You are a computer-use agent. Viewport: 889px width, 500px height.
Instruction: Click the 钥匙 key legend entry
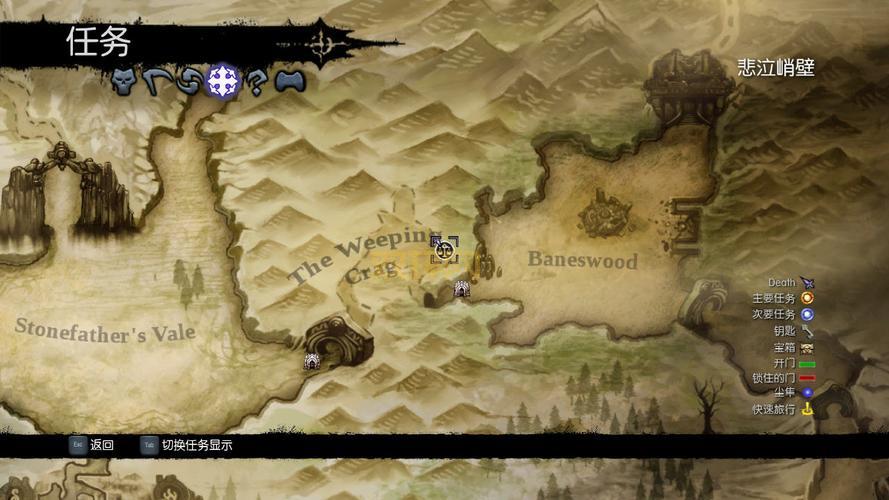[791, 330]
